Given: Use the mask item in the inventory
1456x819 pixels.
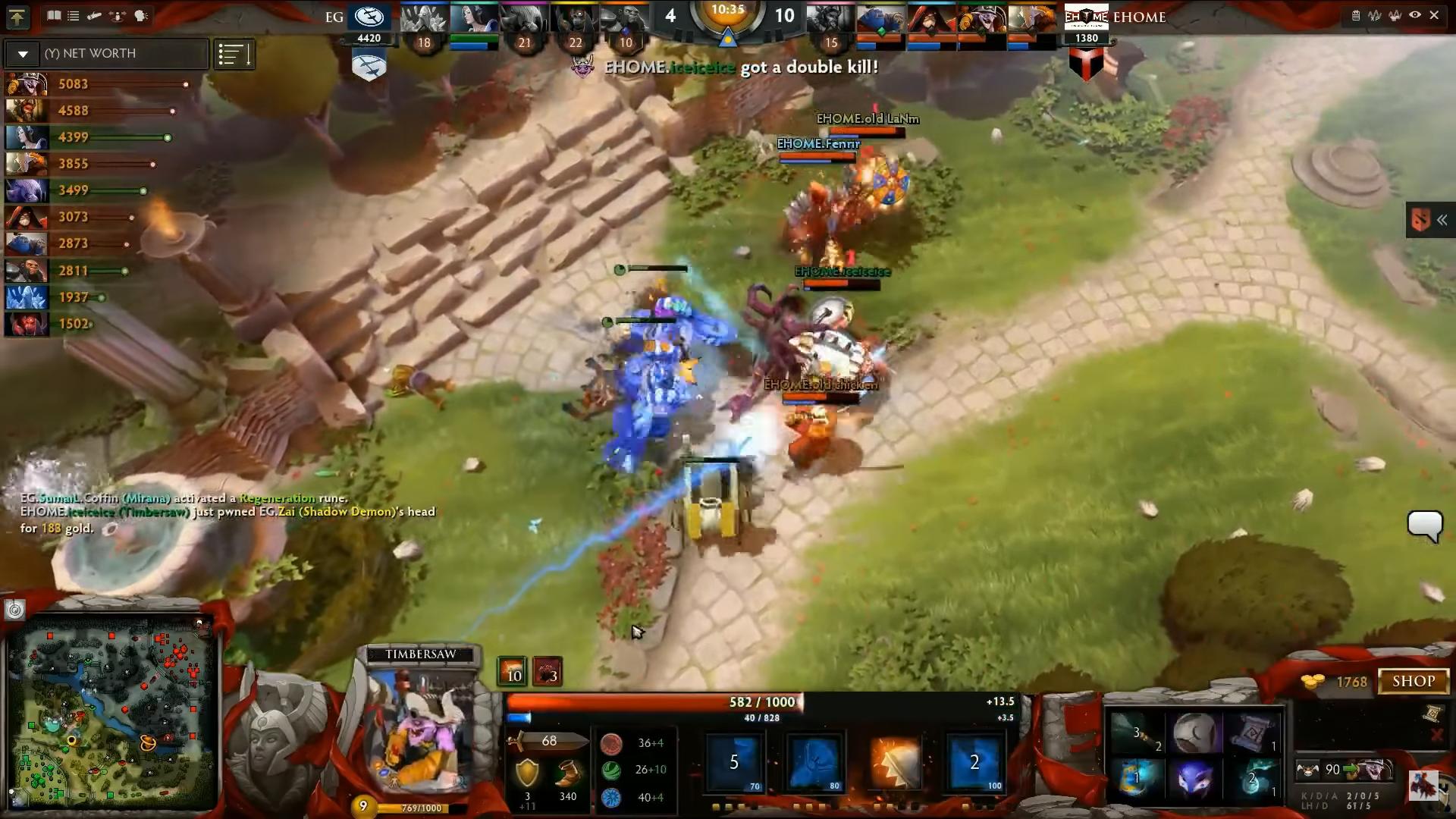Looking at the screenshot, I should [1194, 779].
